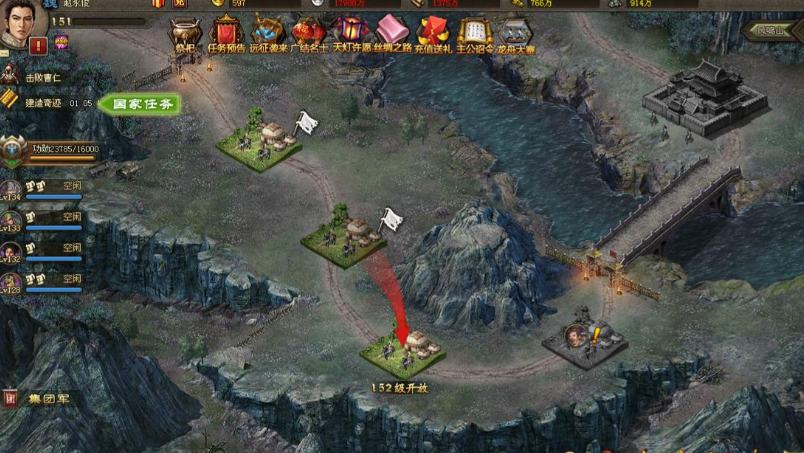Click the arrow-shaped button at top right

[x=770, y=31]
